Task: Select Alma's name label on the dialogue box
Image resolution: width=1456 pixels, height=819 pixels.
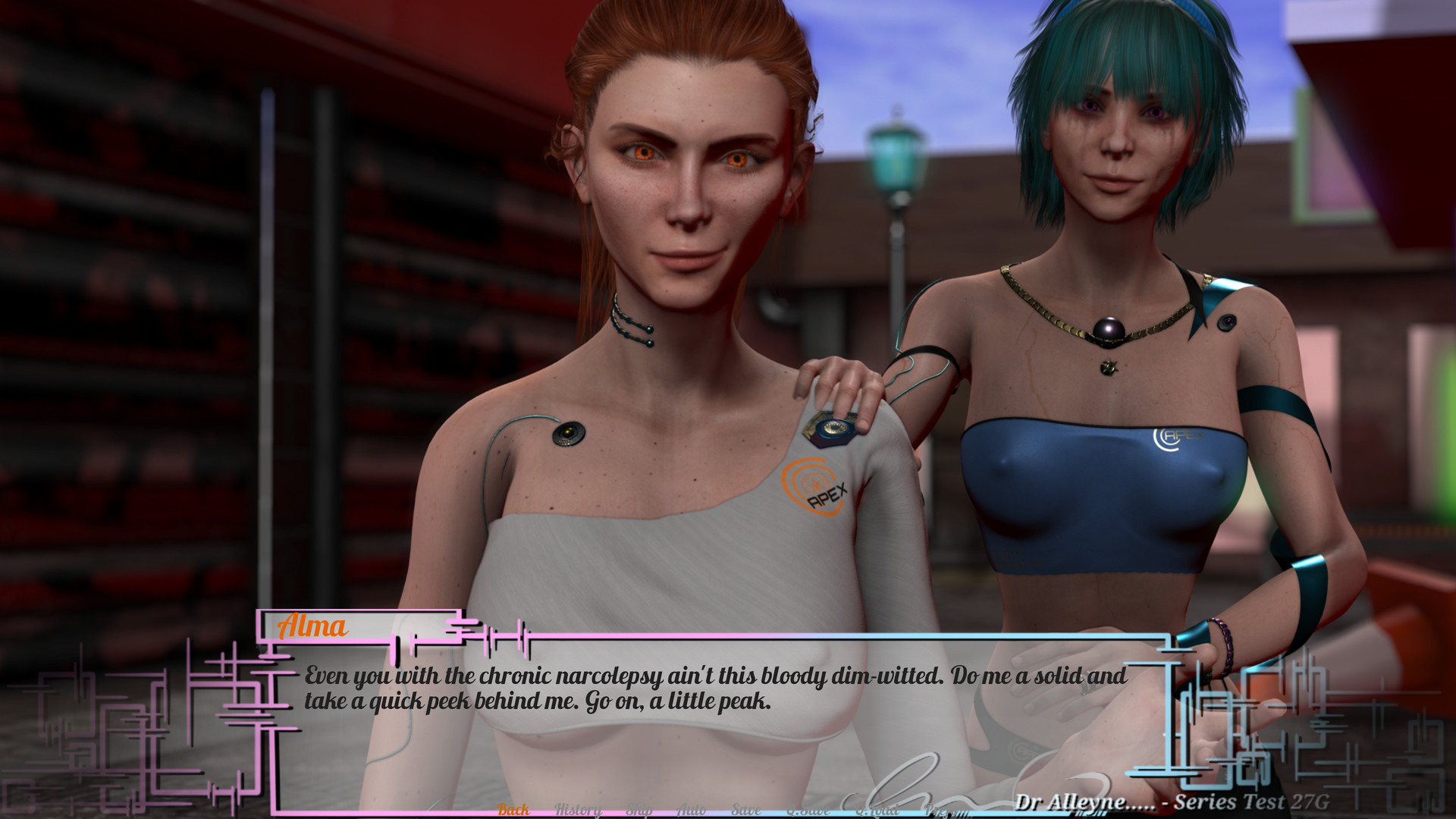Action: 313,627
